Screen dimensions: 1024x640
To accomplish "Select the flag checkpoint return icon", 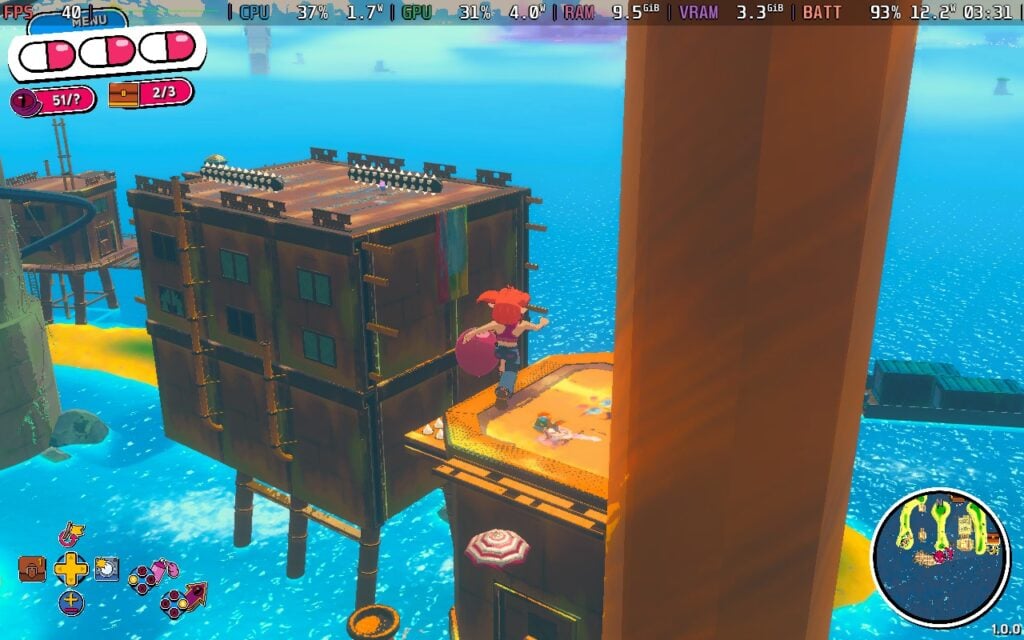I will pyautogui.click(x=71, y=535).
